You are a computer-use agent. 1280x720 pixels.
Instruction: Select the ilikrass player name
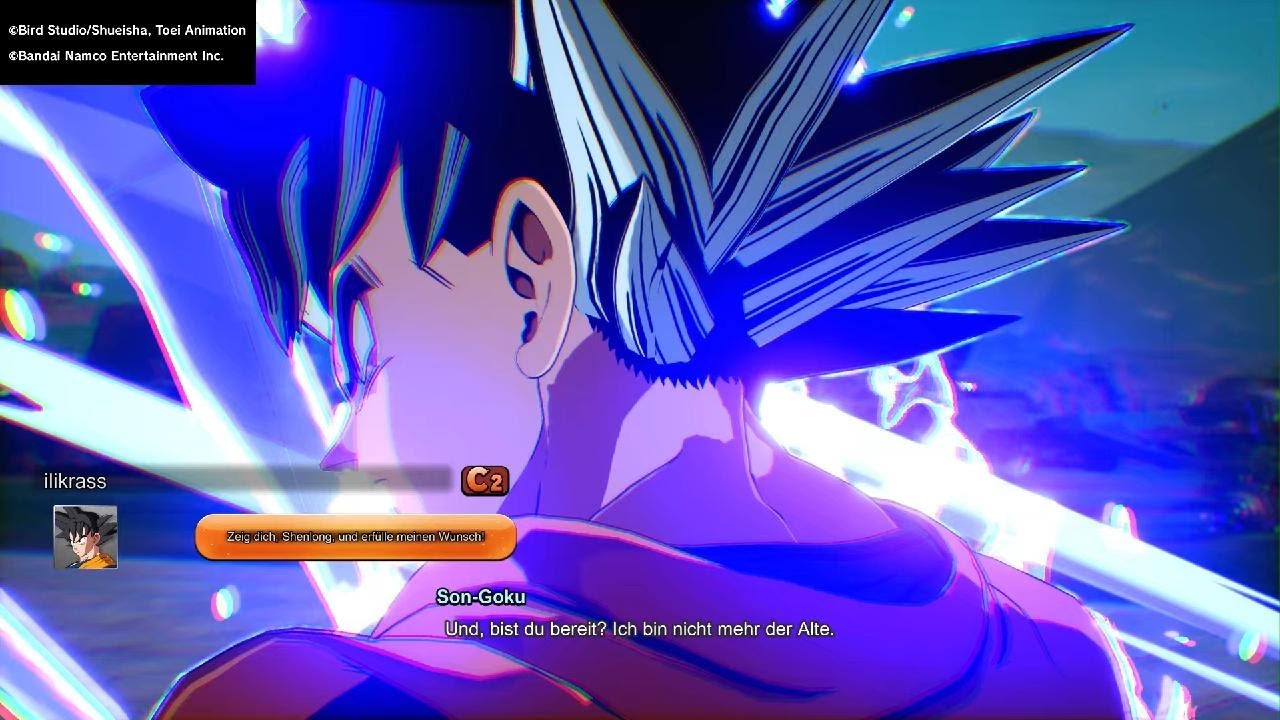pos(75,481)
